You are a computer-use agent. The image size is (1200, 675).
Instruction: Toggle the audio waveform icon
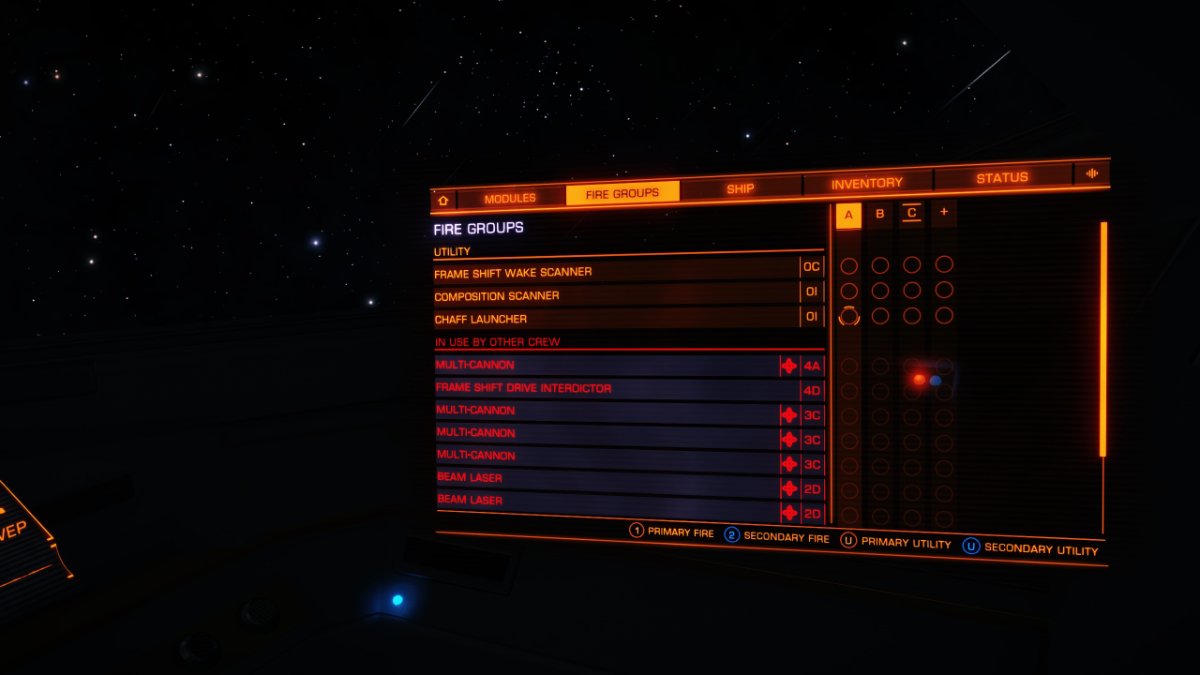point(1091,173)
